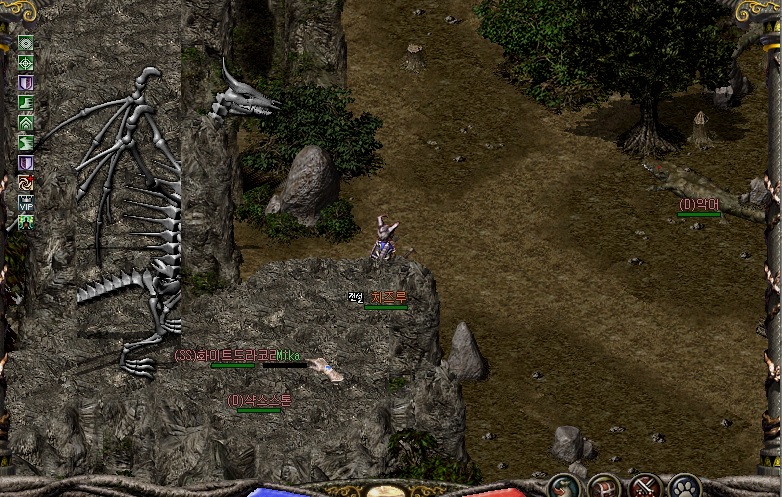This screenshot has height=497, width=782.
Task: Select the green upward chevron buff icon
Action: [x=26, y=122]
